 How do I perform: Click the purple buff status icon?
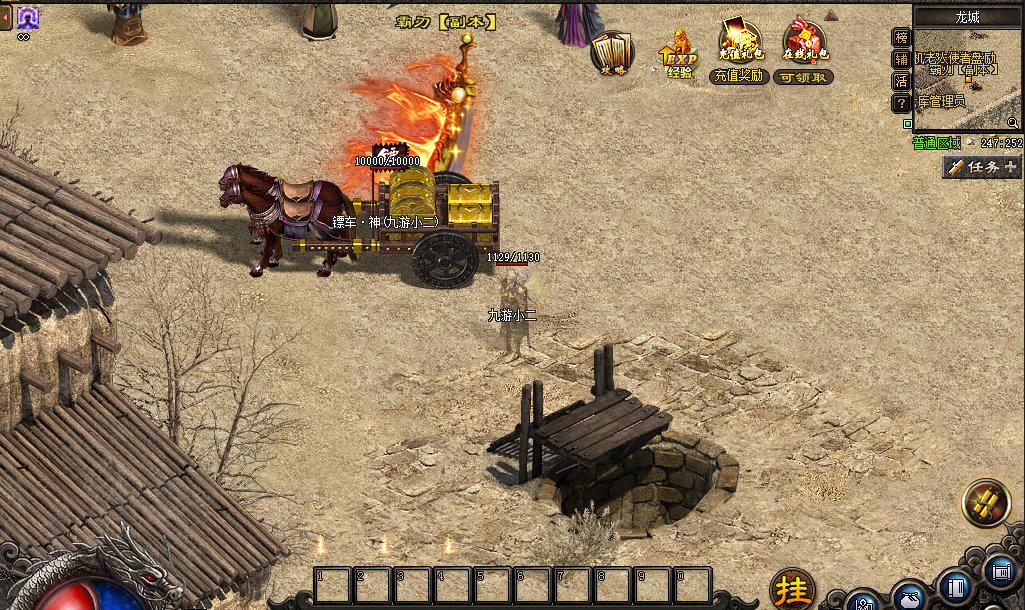27,16
